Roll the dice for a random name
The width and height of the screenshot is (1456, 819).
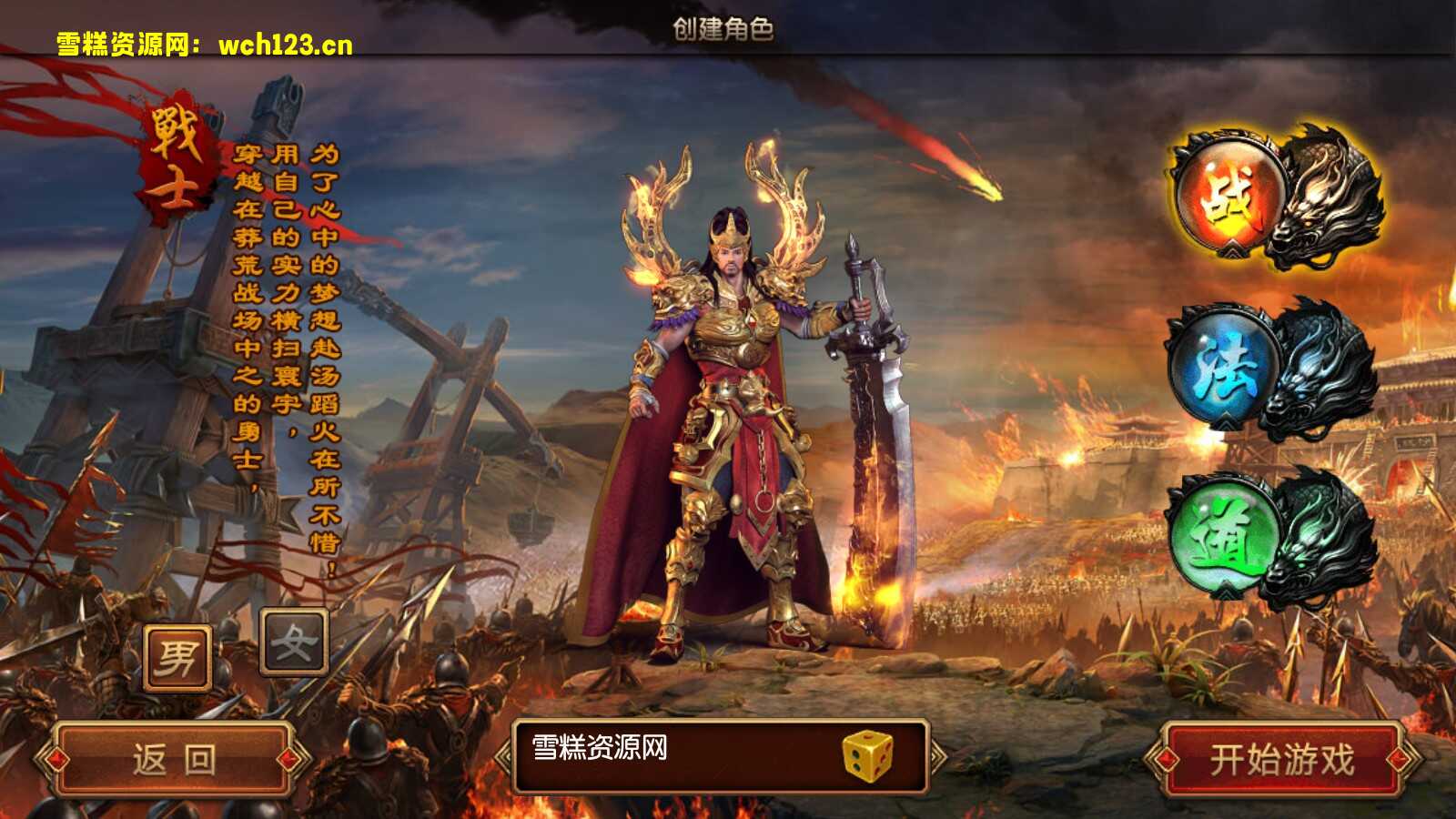pos(867,756)
